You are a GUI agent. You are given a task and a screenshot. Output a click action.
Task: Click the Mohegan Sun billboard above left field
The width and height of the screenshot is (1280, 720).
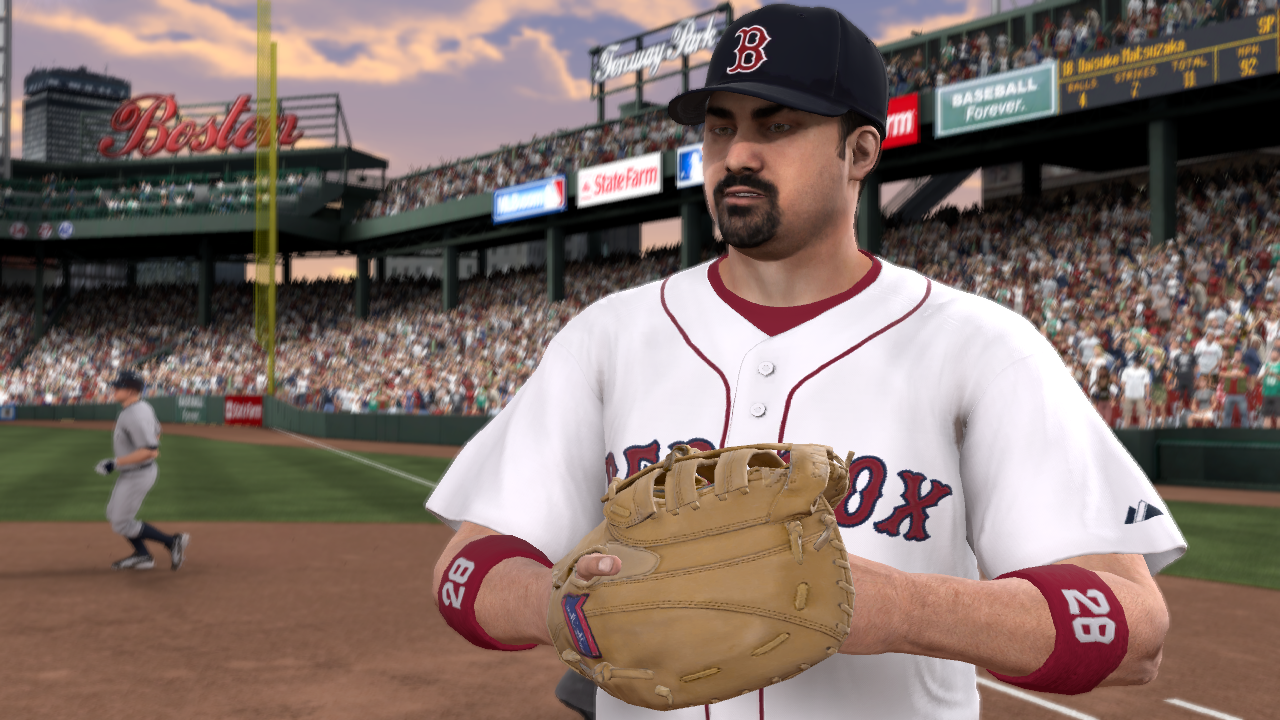(x=530, y=196)
